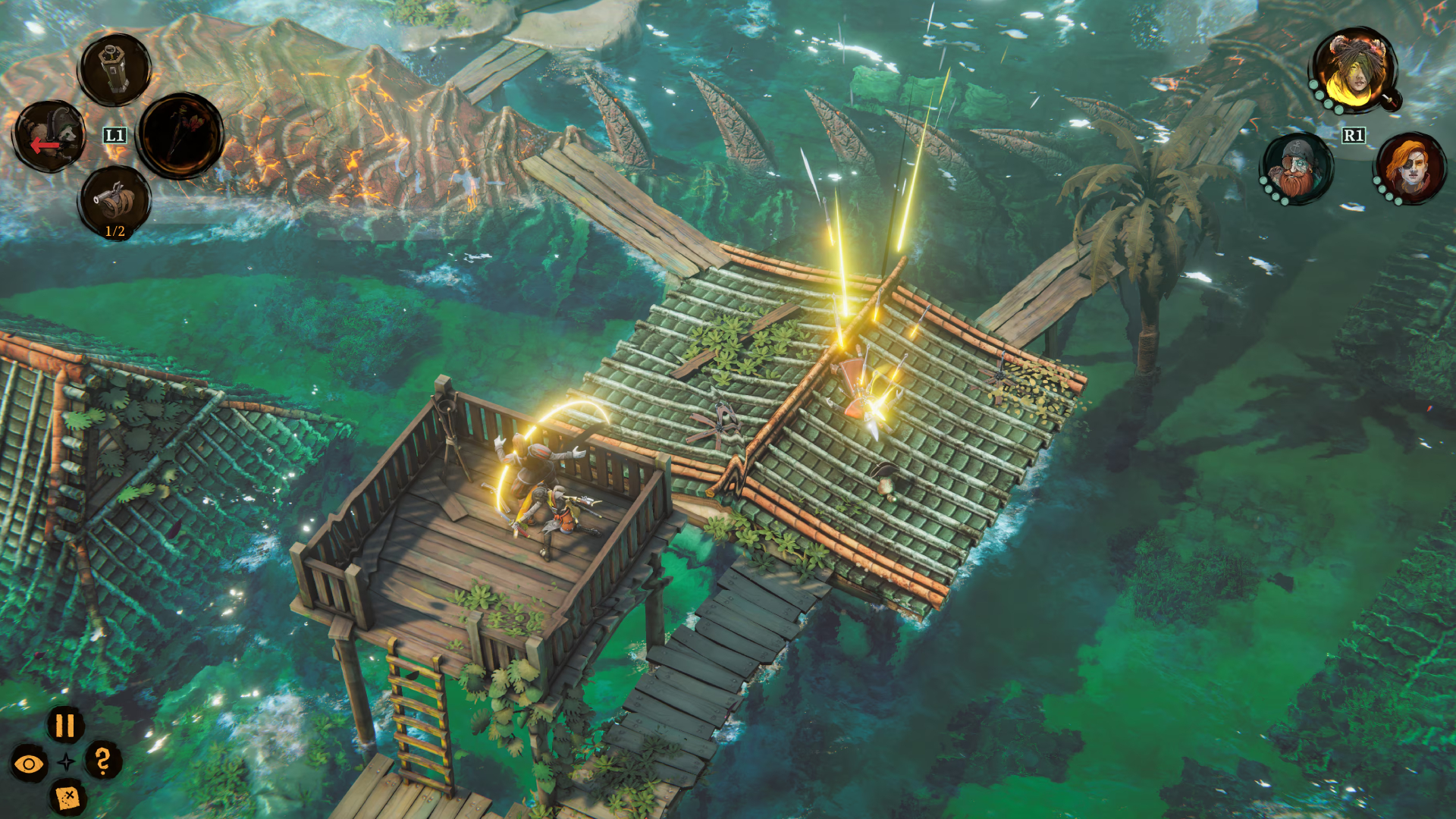Click the katana icon beside the top portrait
The height and width of the screenshot is (819, 1456).
click(x=1392, y=99)
